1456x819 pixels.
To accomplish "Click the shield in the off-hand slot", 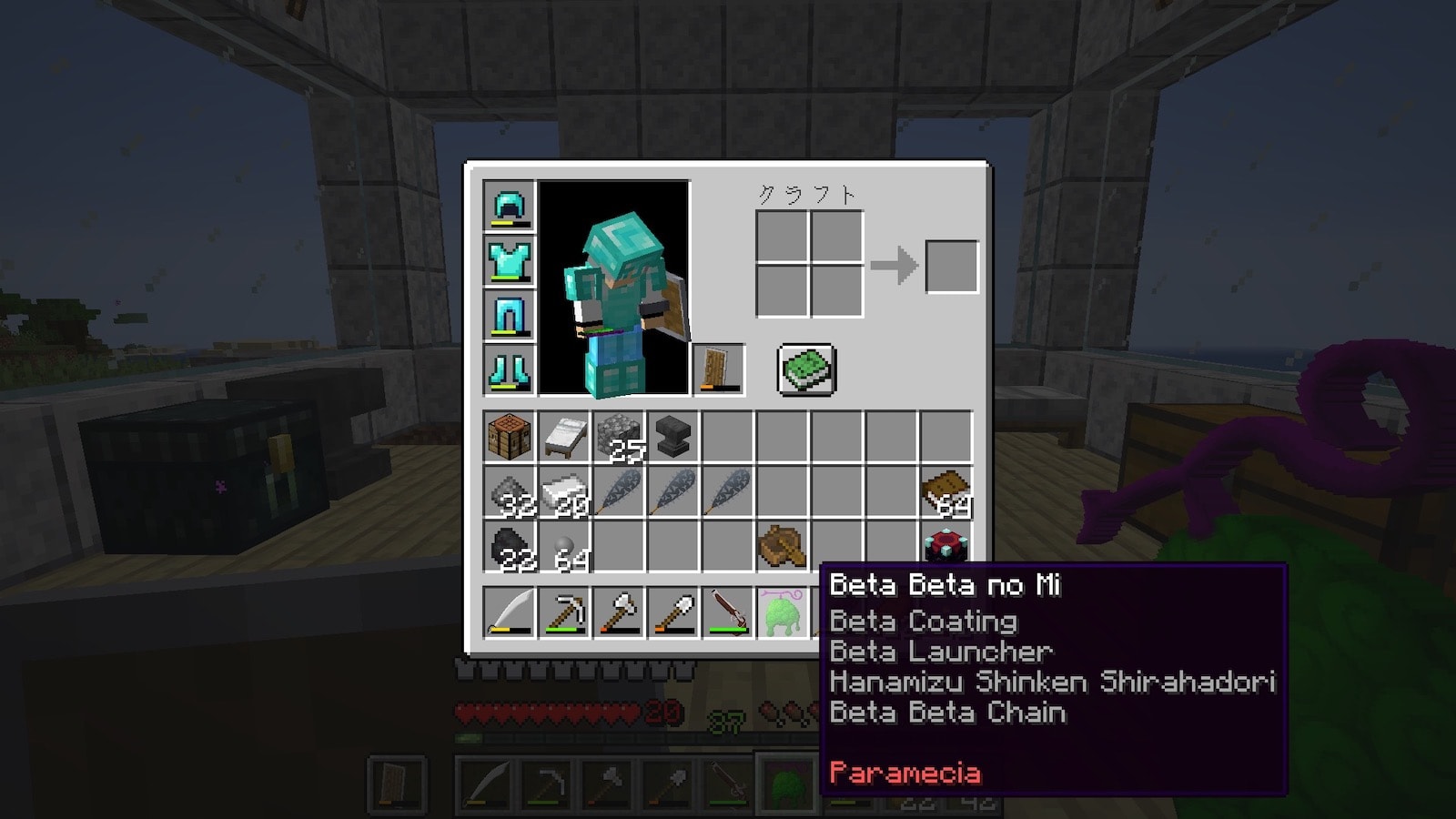I will click(x=719, y=369).
